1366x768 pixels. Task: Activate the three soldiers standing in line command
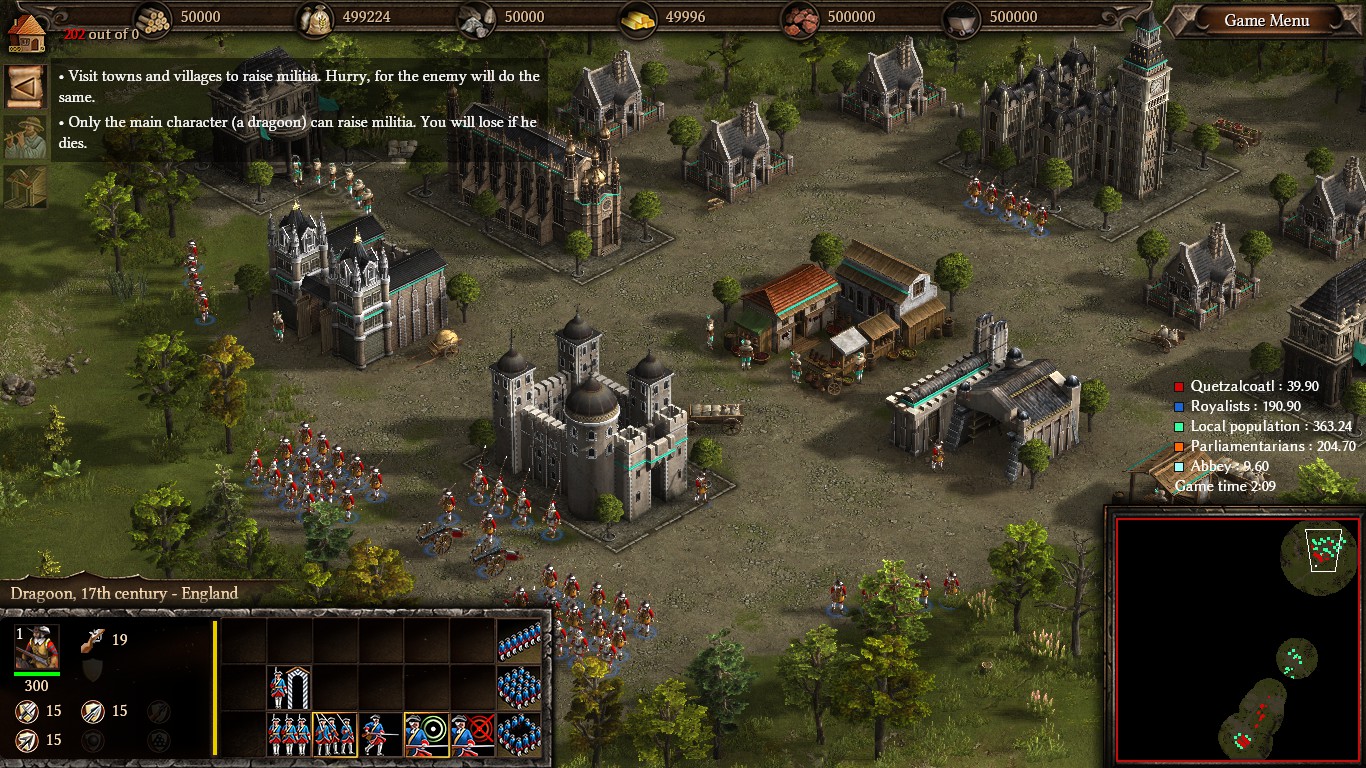290,735
